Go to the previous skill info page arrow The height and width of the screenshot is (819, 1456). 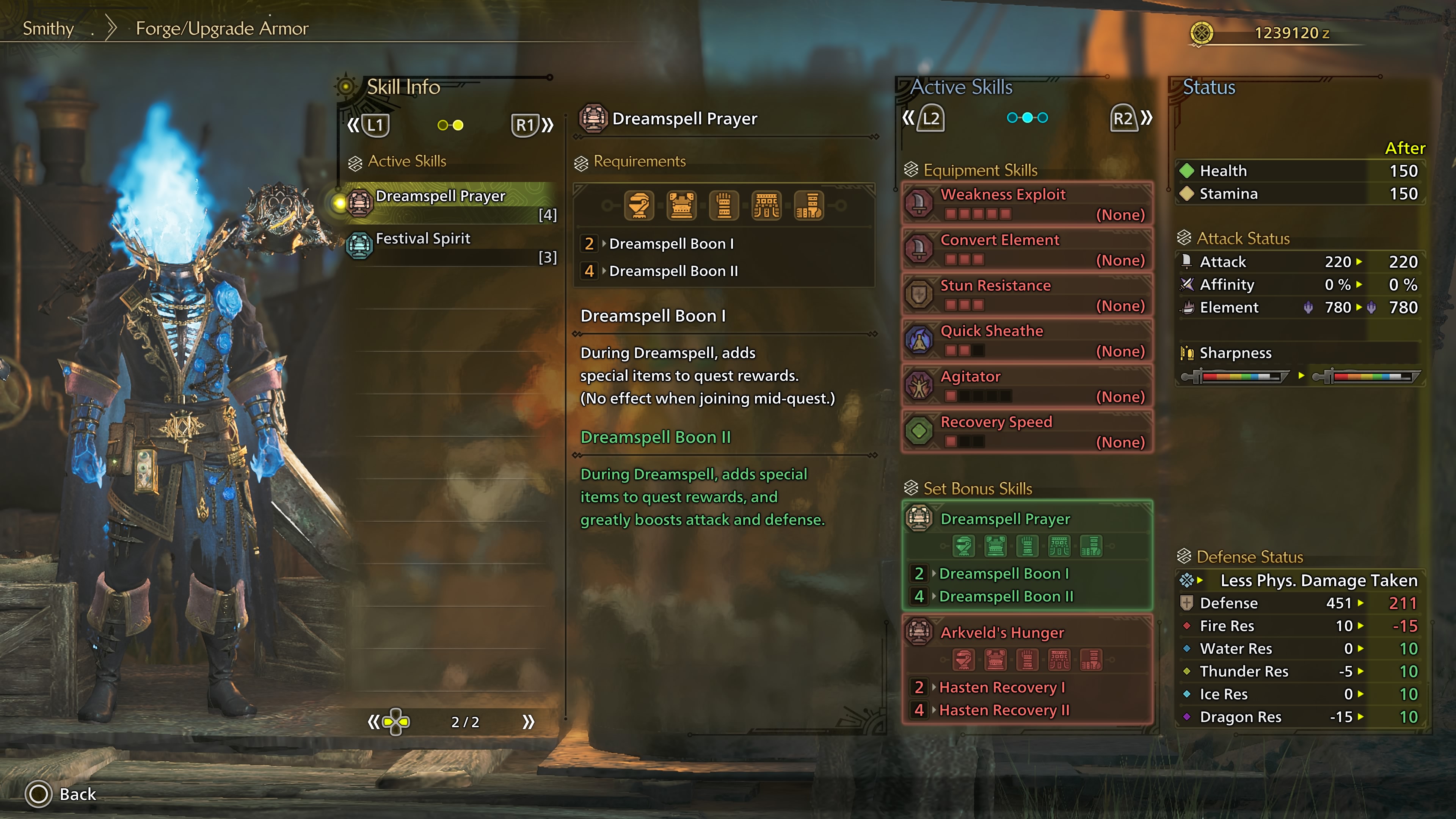click(x=373, y=722)
